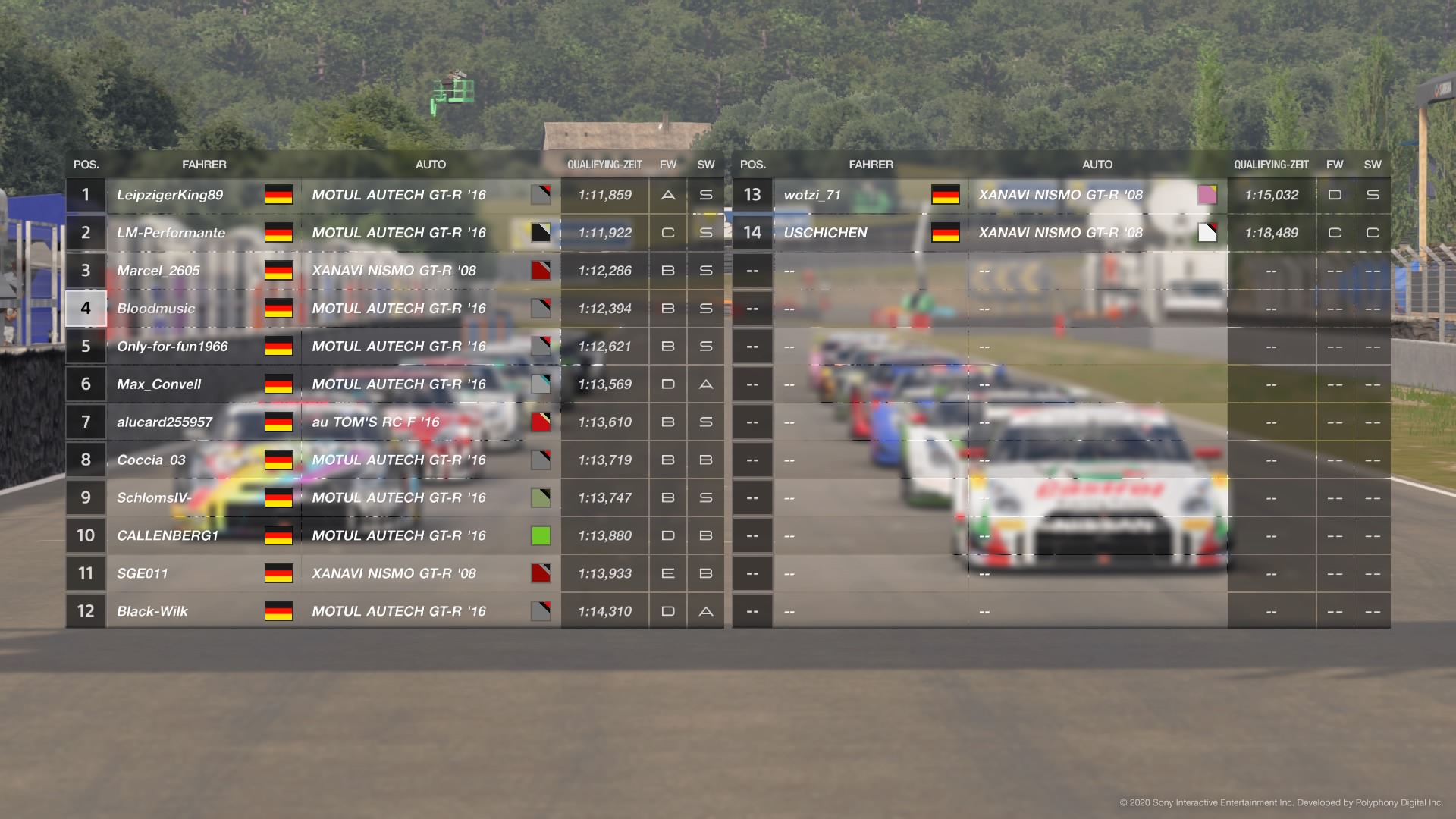The height and width of the screenshot is (819, 1456).
Task: Click USCHICHEN's car livery thumbnail
Action: click(x=1207, y=233)
